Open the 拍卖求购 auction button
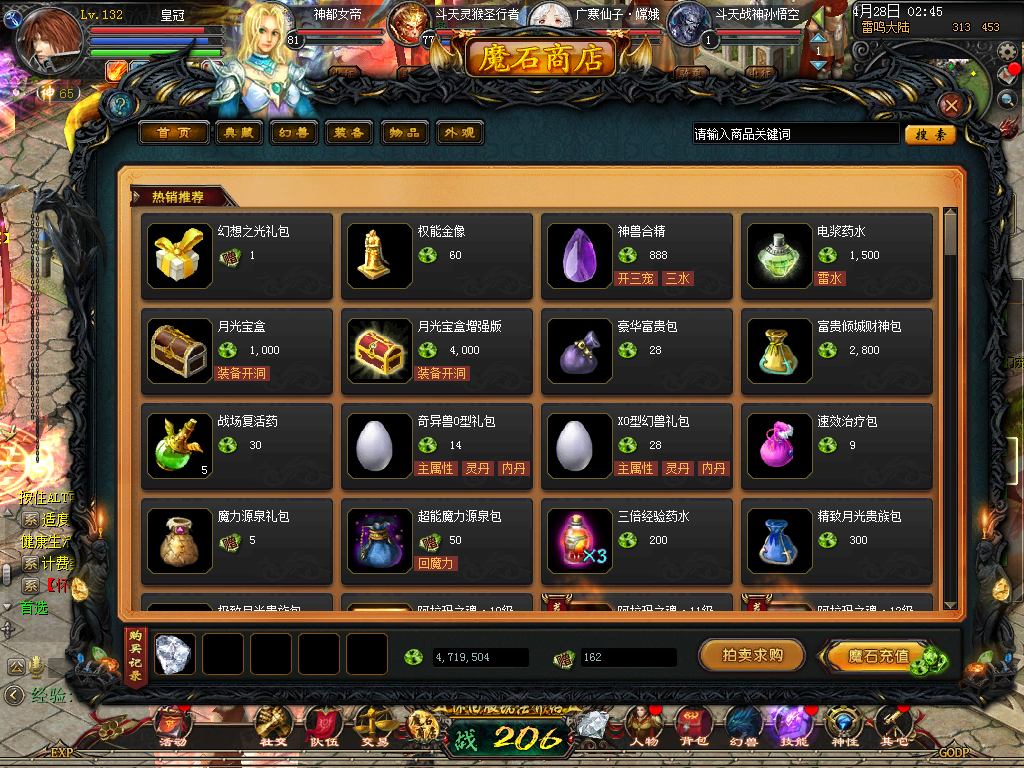The height and width of the screenshot is (768, 1024). (x=752, y=656)
